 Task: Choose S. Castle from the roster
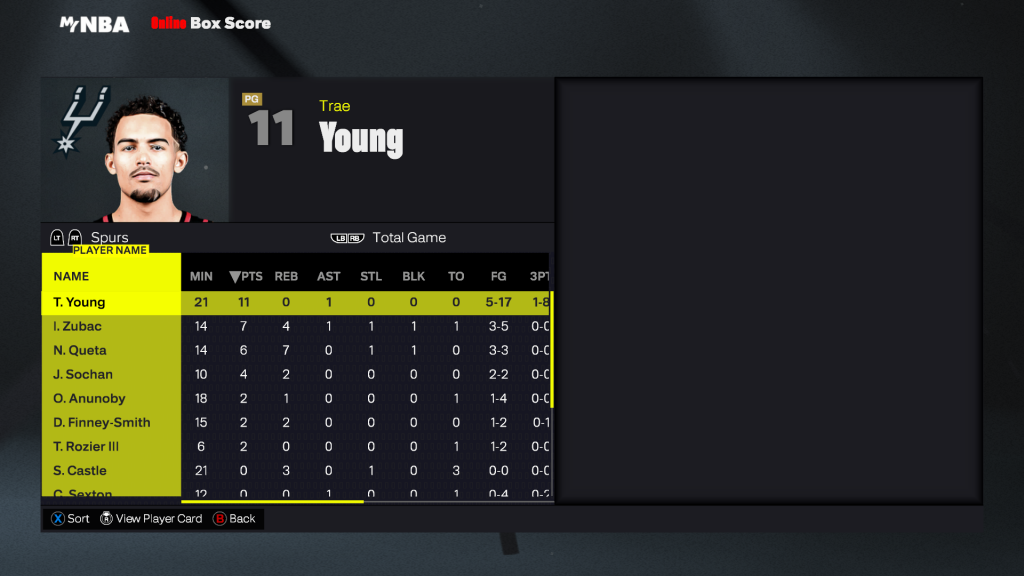point(80,470)
